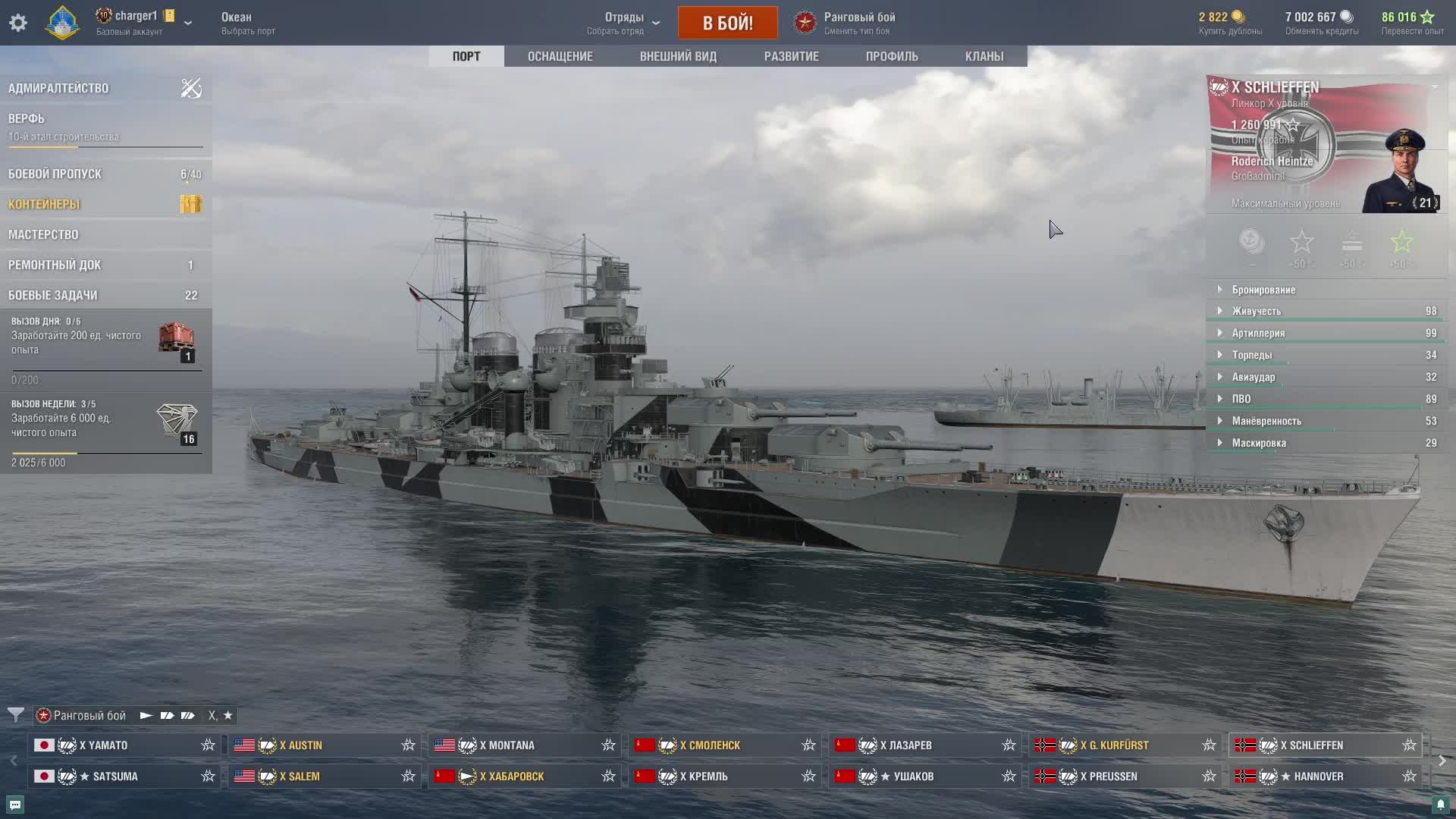Open the settings gear menu
Image resolution: width=1456 pixels, height=819 pixels.
[x=18, y=23]
